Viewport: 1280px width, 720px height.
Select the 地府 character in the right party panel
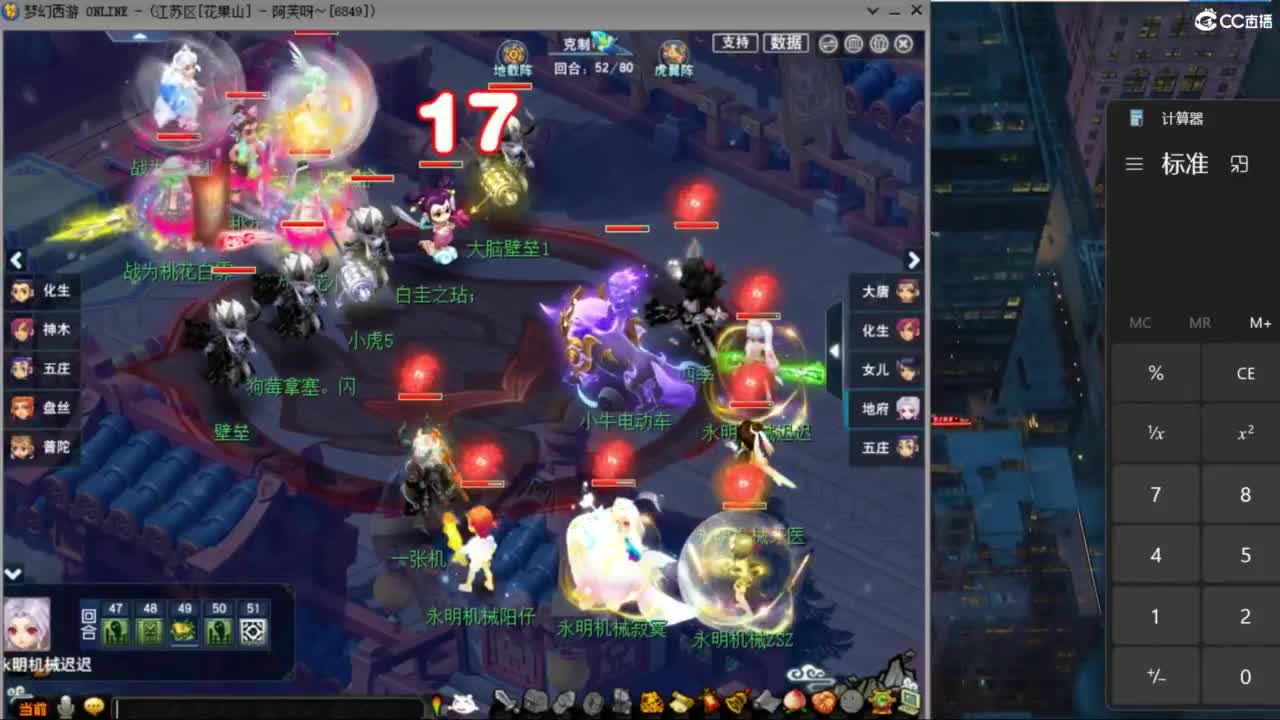point(885,408)
